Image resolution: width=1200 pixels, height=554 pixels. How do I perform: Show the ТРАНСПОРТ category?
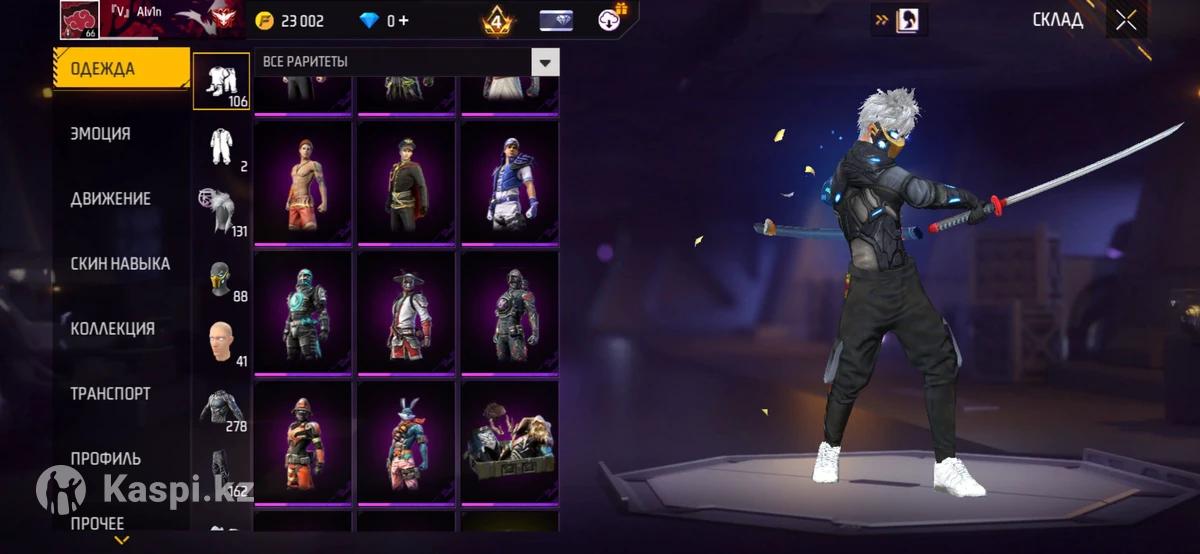tap(110, 394)
